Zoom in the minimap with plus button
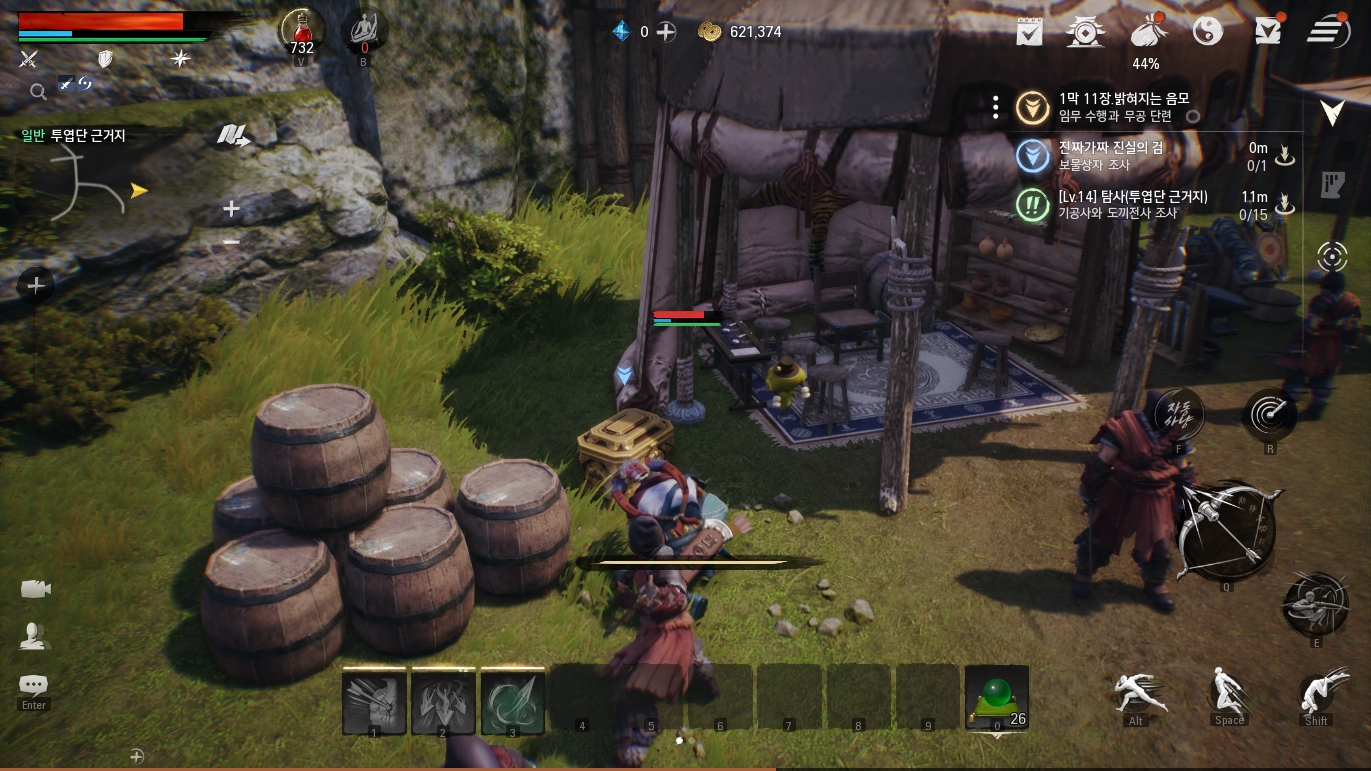Image resolution: width=1371 pixels, height=771 pixels. pos(231,209)
